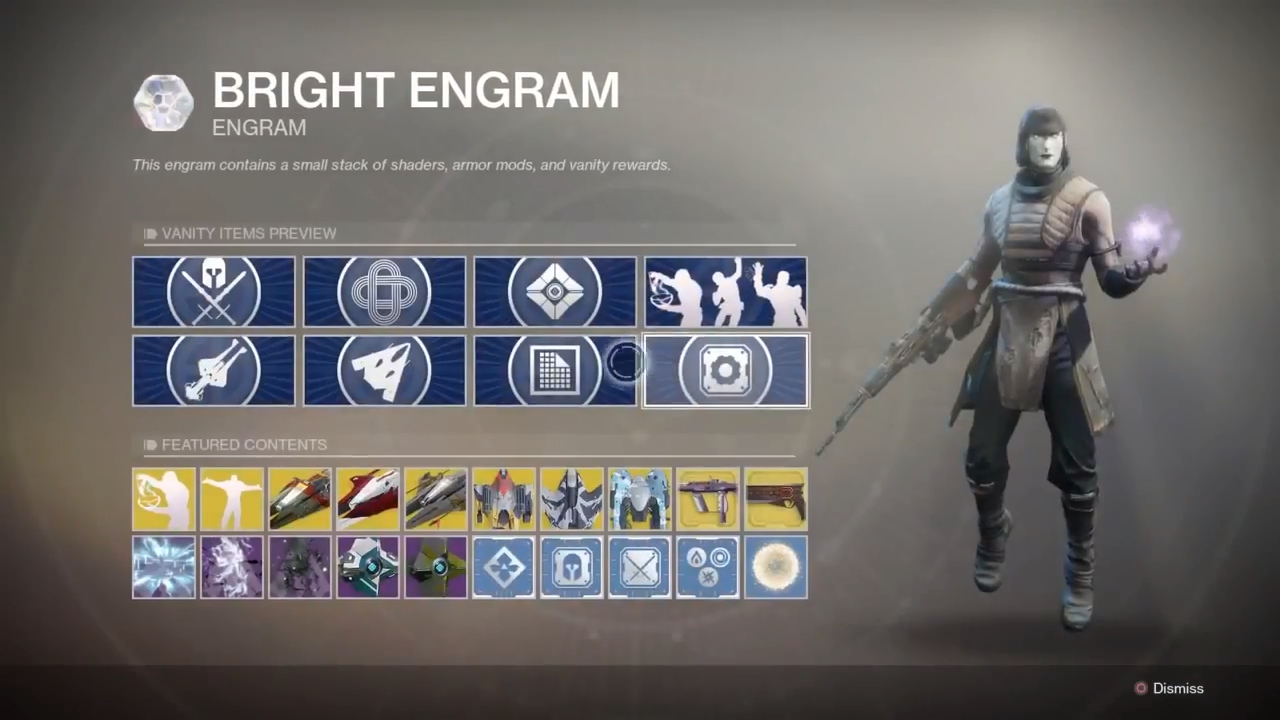Select the bright dust preview icon
The width and height of the screenshot is (1280, 720).
(x=555, y=371)
